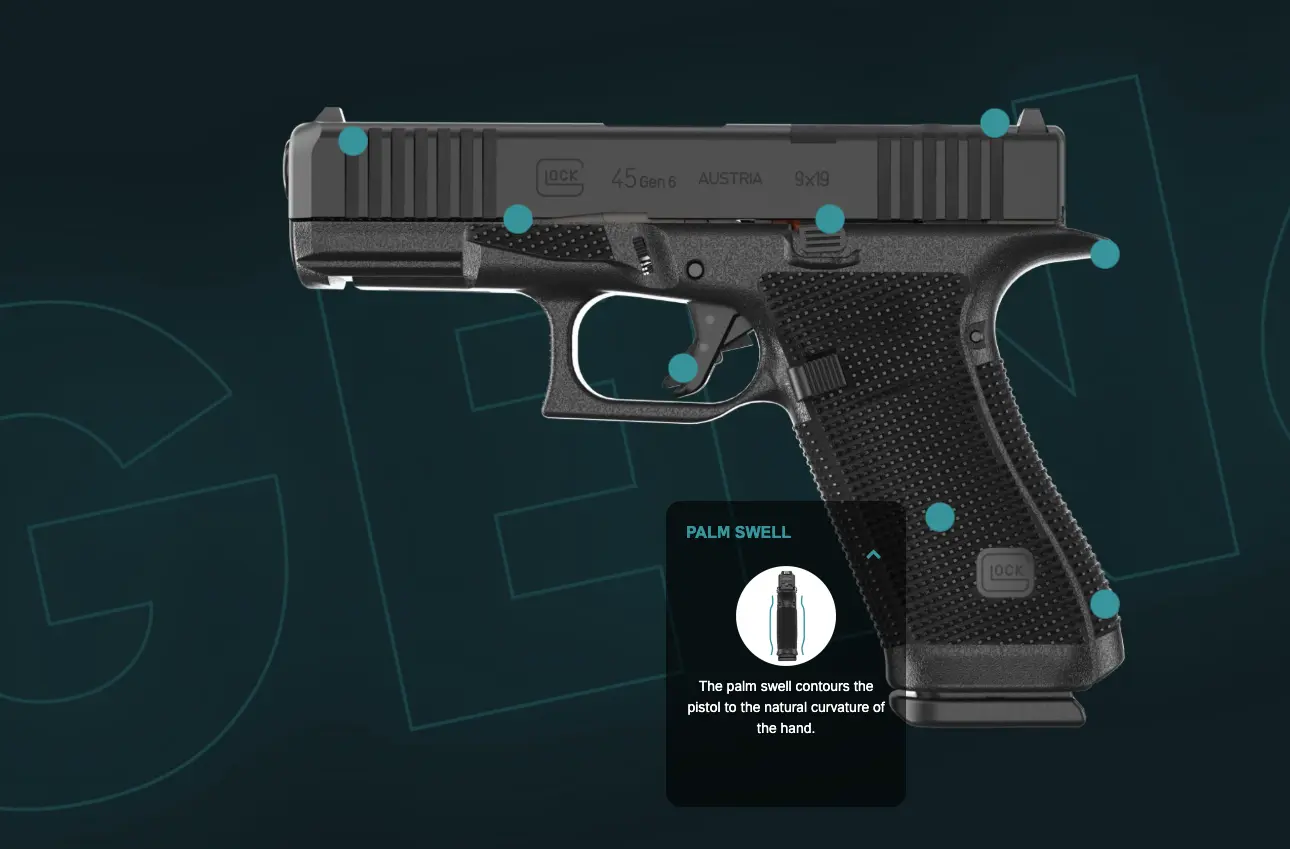Open the front slide serrations hotspot
The height and width of the screenshot is (849, 1290).
(x=352, y=141)
